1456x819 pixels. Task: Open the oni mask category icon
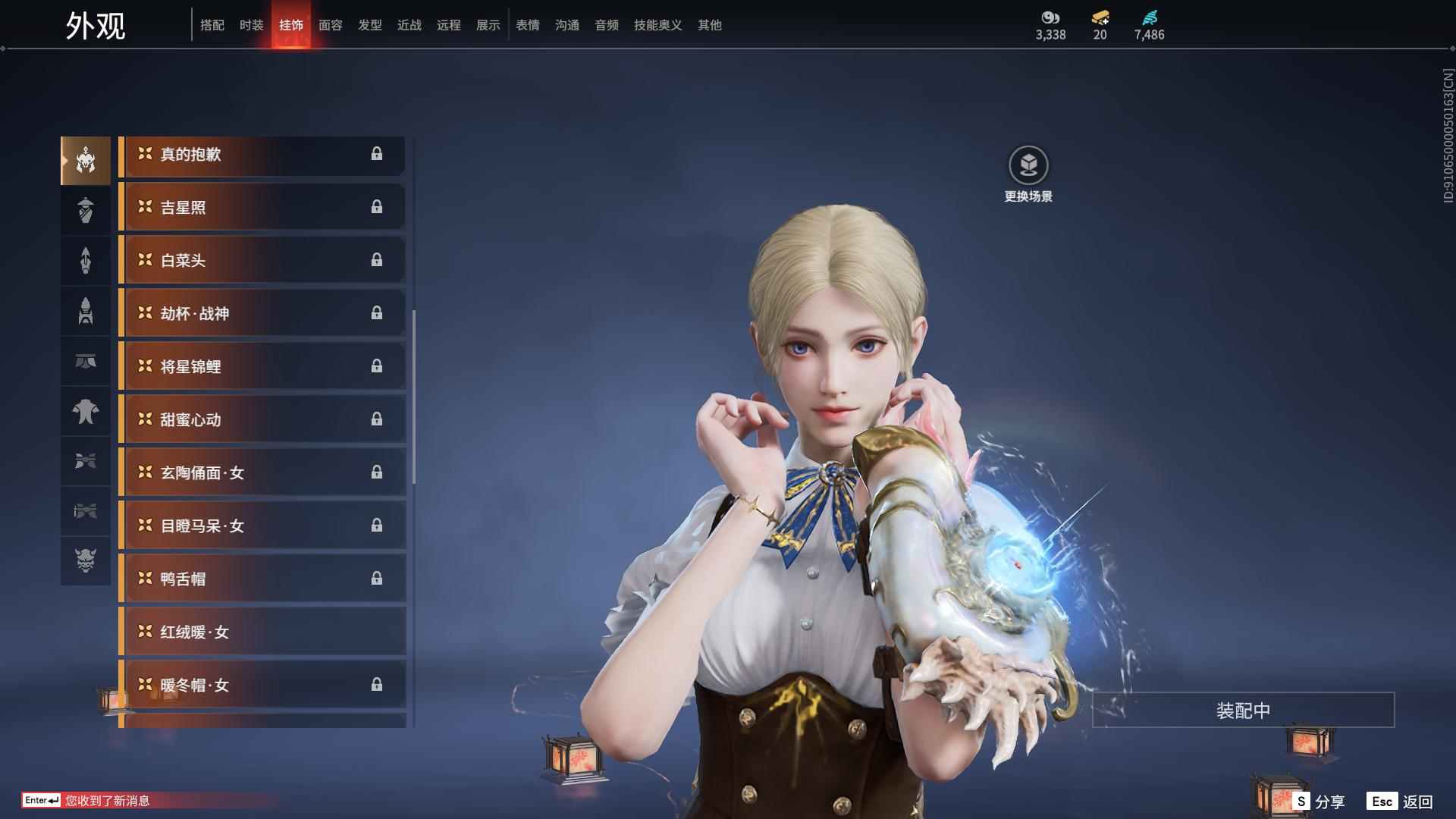pyautogui.click(x=86, y=560)
